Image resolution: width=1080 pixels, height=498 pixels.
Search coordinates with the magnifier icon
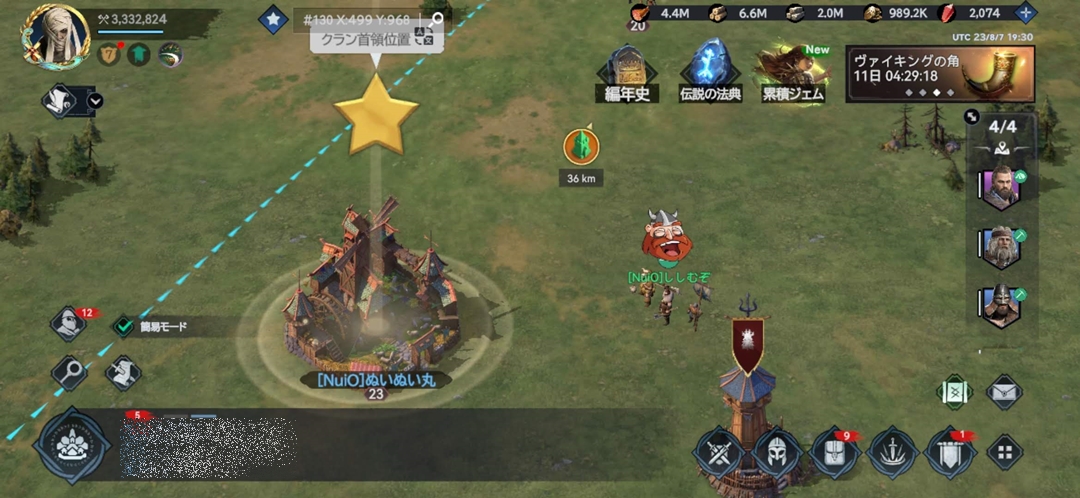pos(435,19)
